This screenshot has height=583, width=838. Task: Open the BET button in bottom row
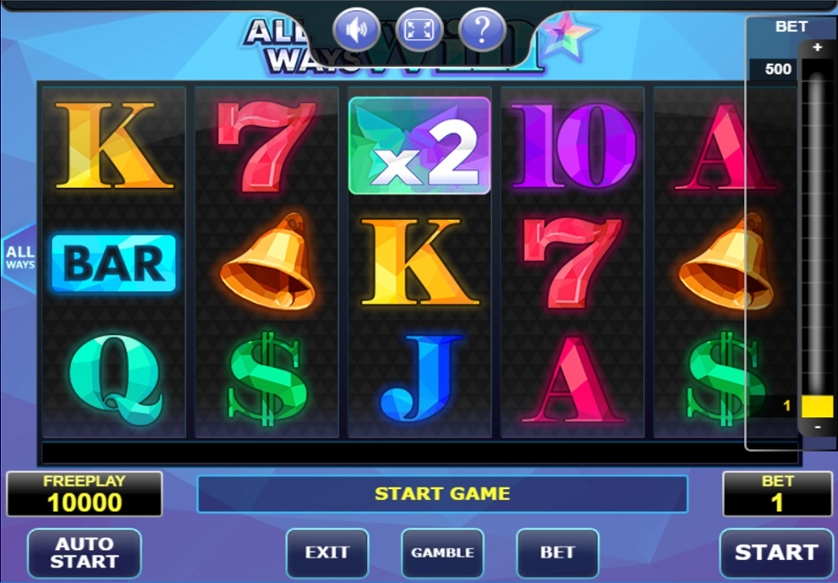(x=557, y=553)
